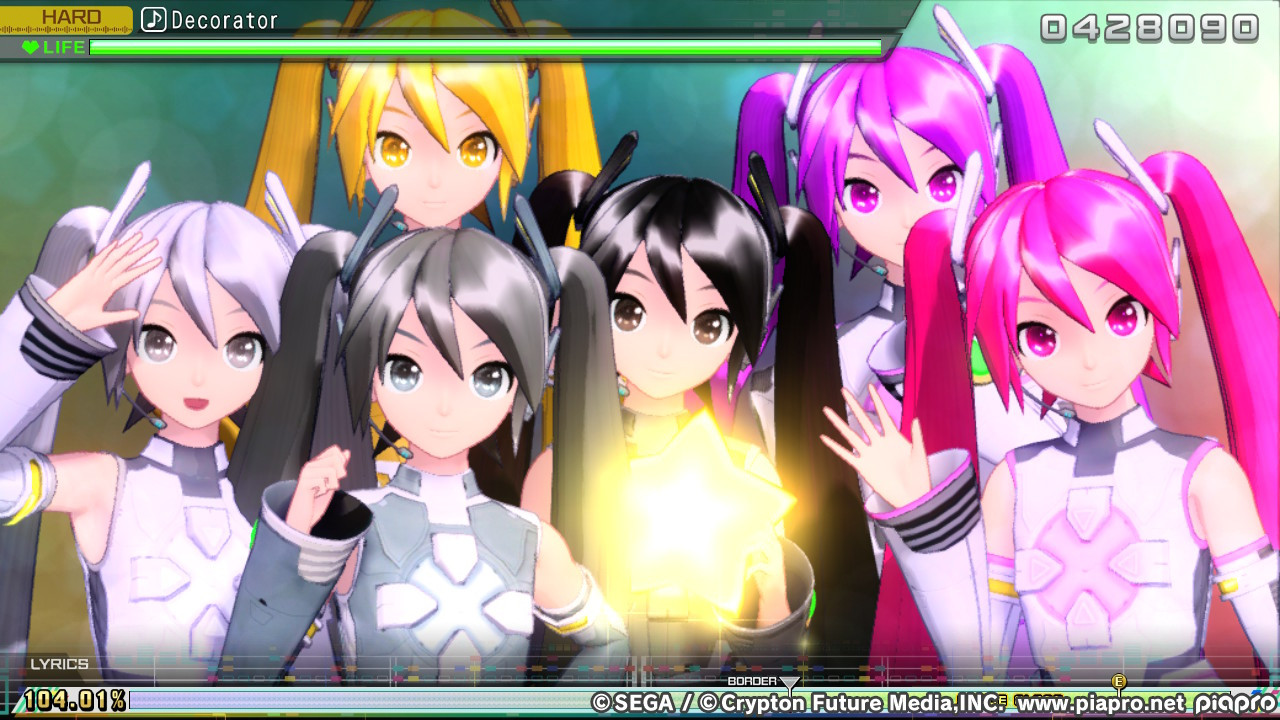Open the difficulty selector on HARD label
Image resolution: width=1280 pixels, height=720 pixels.
click(72, 15)
